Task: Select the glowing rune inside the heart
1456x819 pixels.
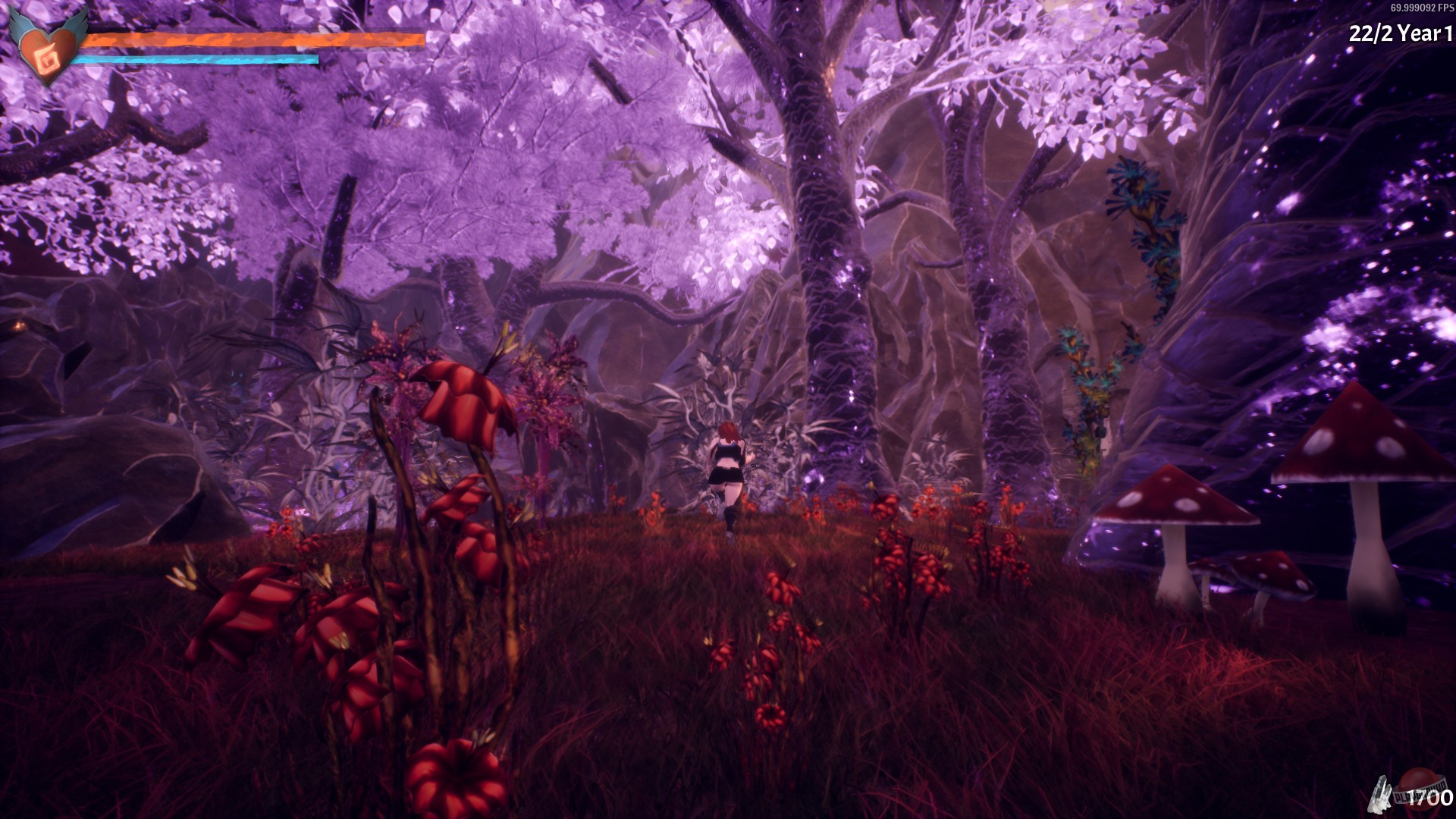Action: (x=47, y=61)
